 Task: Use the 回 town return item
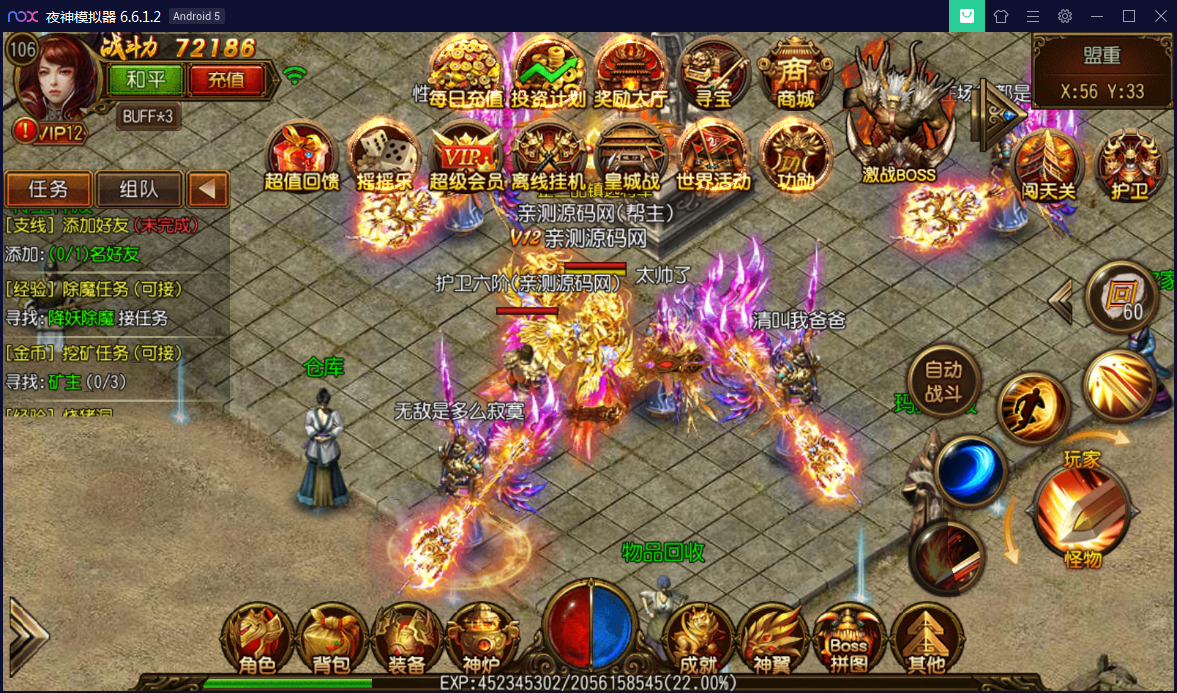point(1122,297)
